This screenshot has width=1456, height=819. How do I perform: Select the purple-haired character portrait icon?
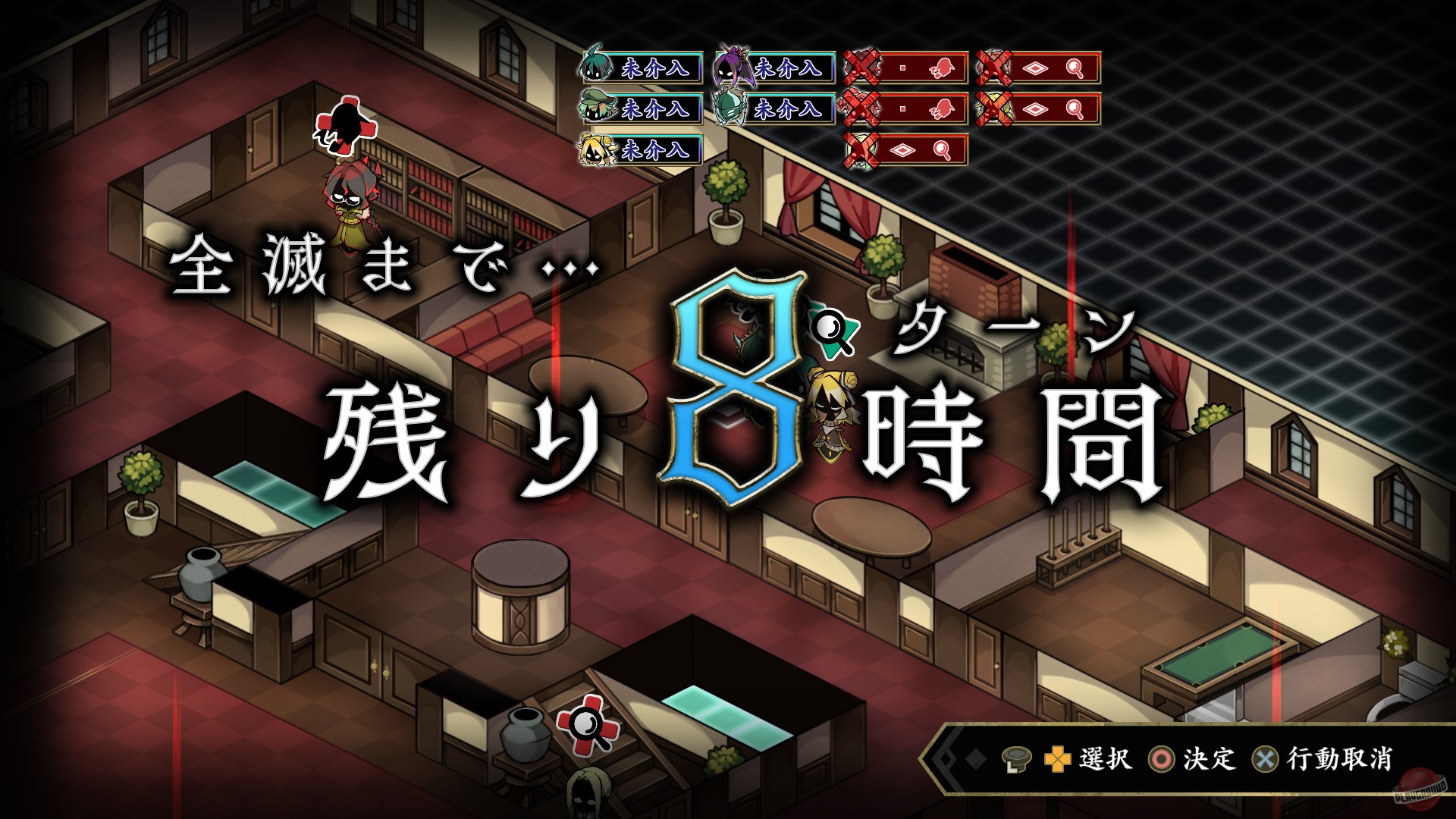[x=731, y=67]
